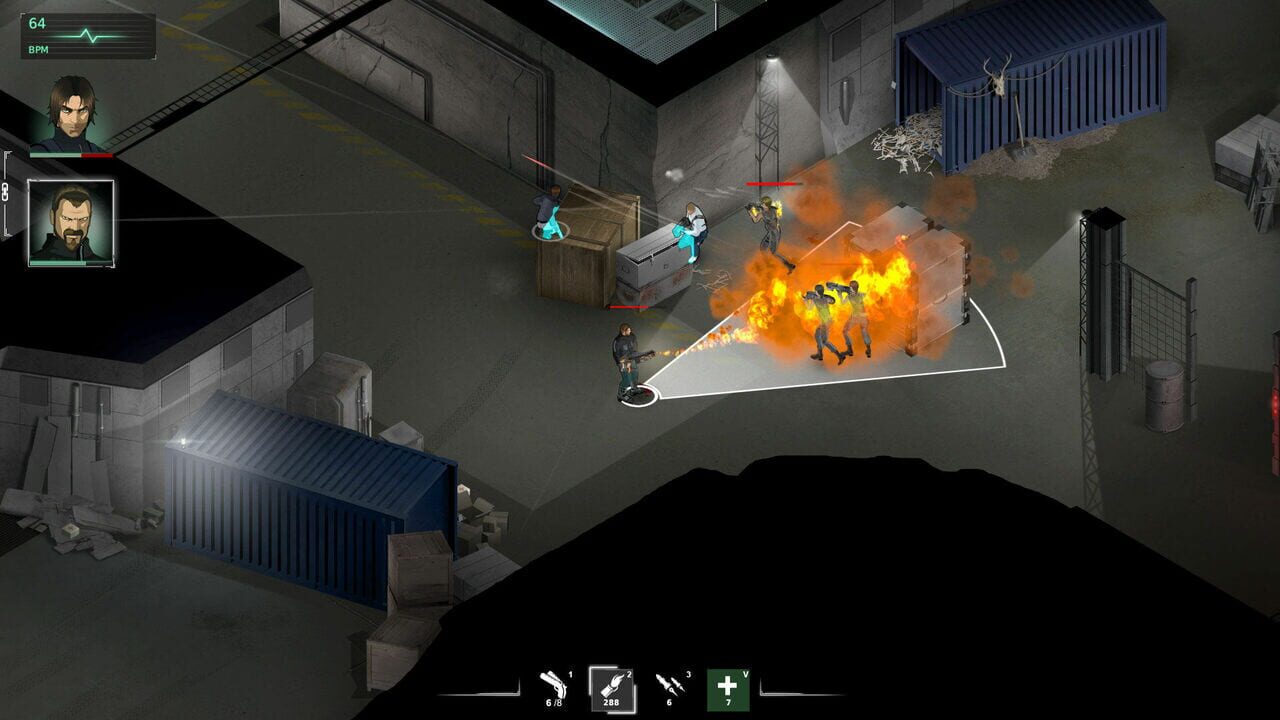Click the health bar under the bearded portrait
Viewport: 1280px width, 720px height.
coord(70,263)
